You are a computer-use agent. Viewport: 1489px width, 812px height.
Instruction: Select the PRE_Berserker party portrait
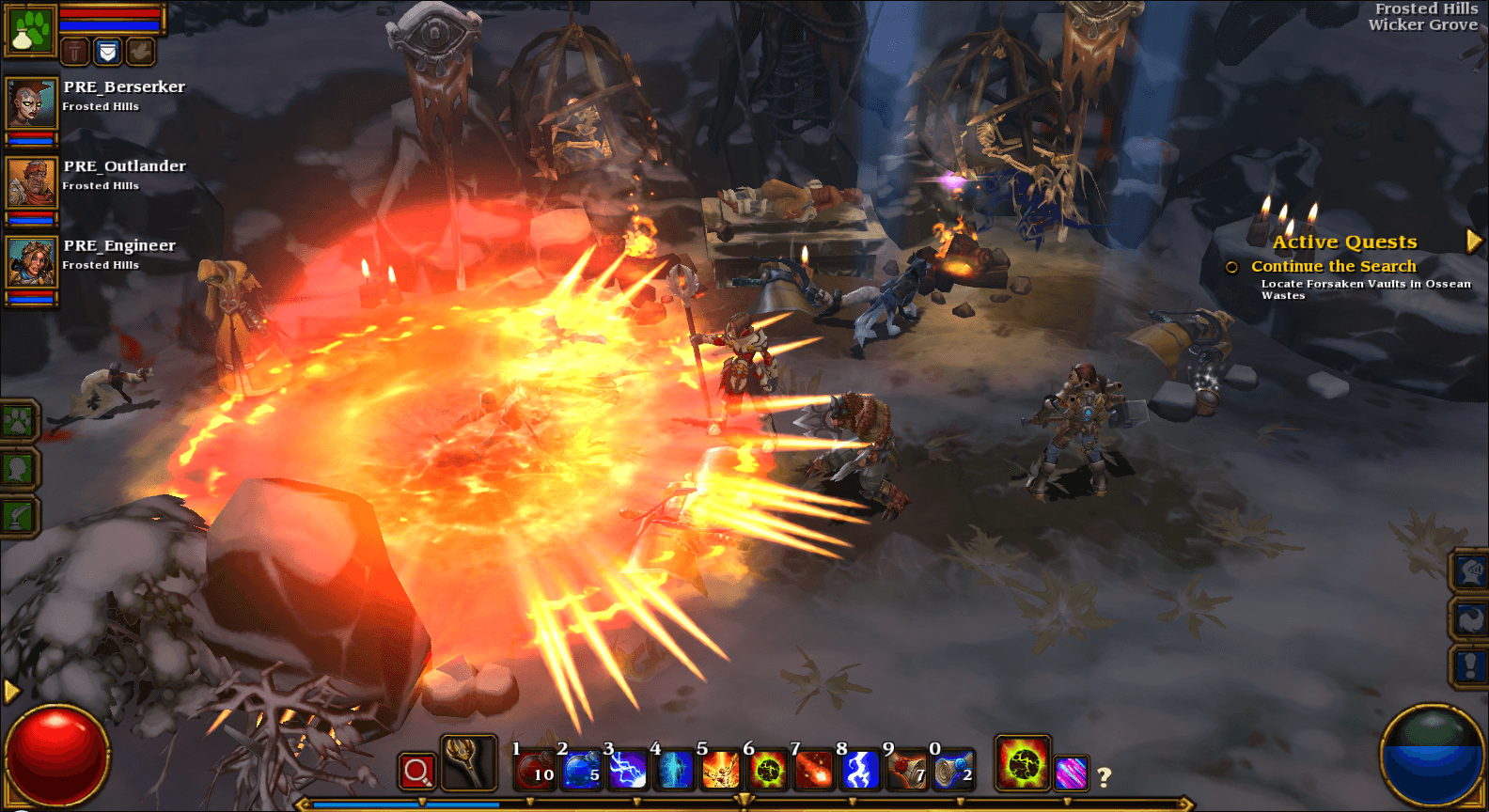31,102
